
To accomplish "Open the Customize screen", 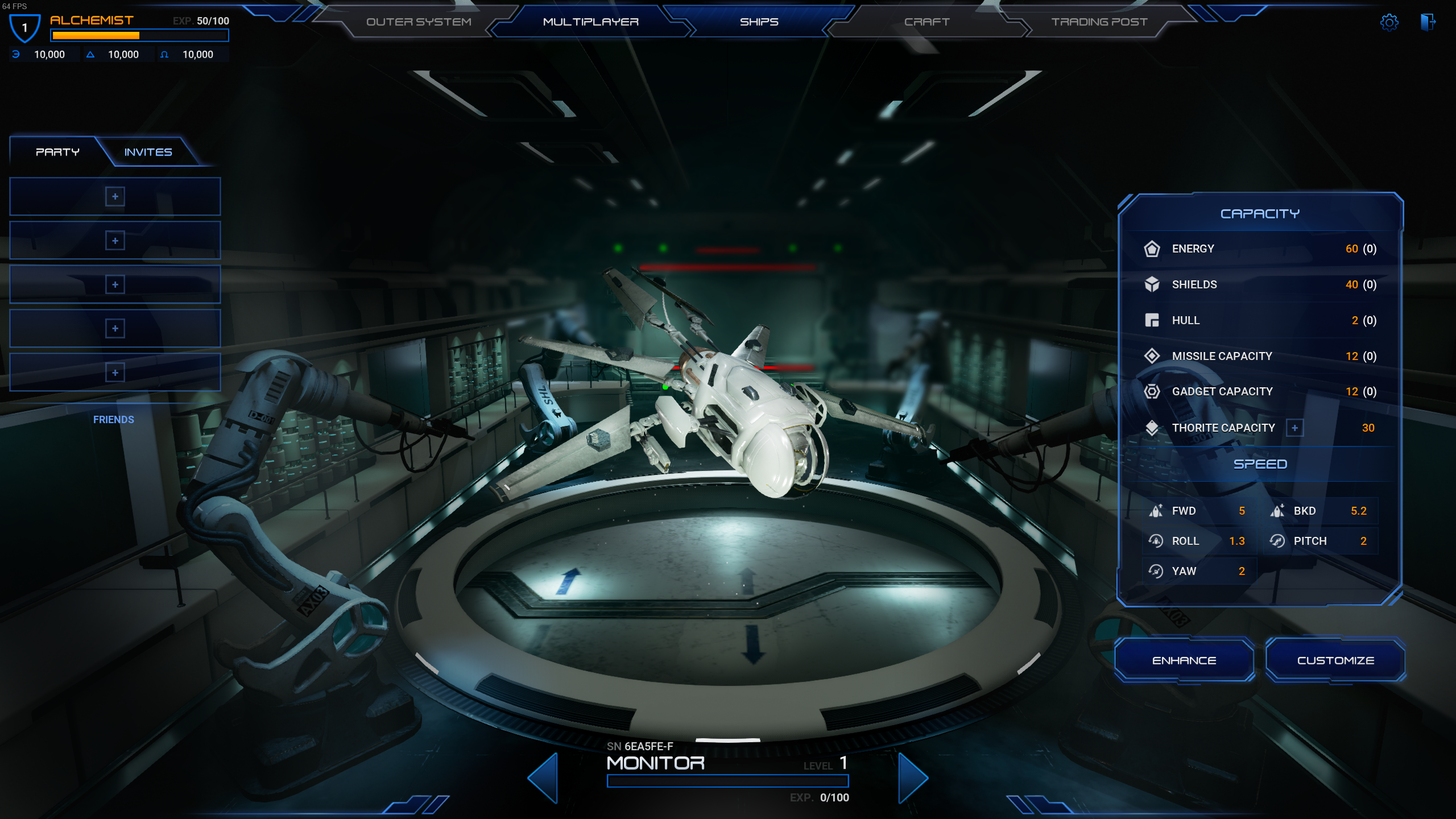I will pos(1336,660).
